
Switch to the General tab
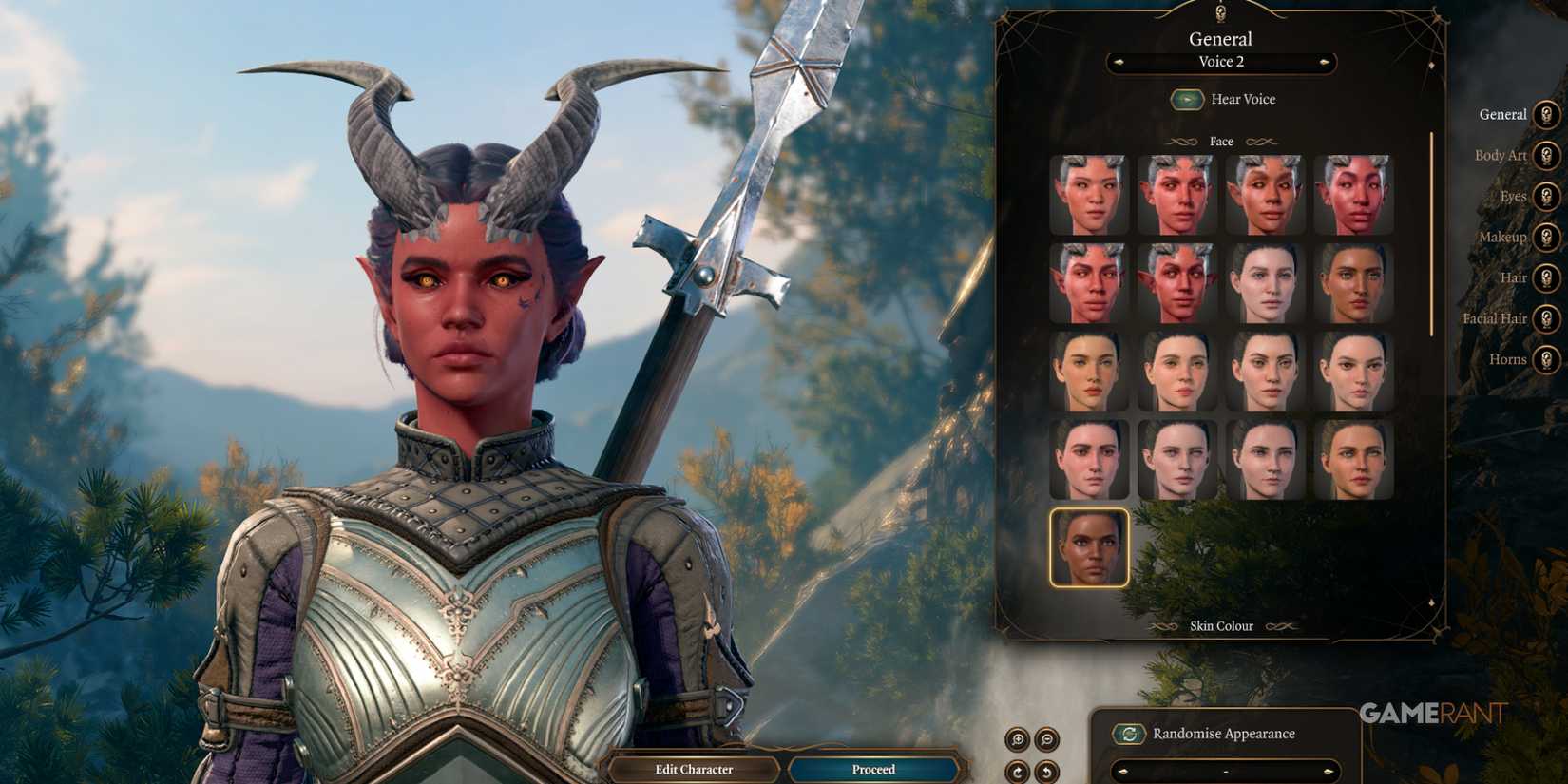pyautogui.click(x=1546, y=114)
